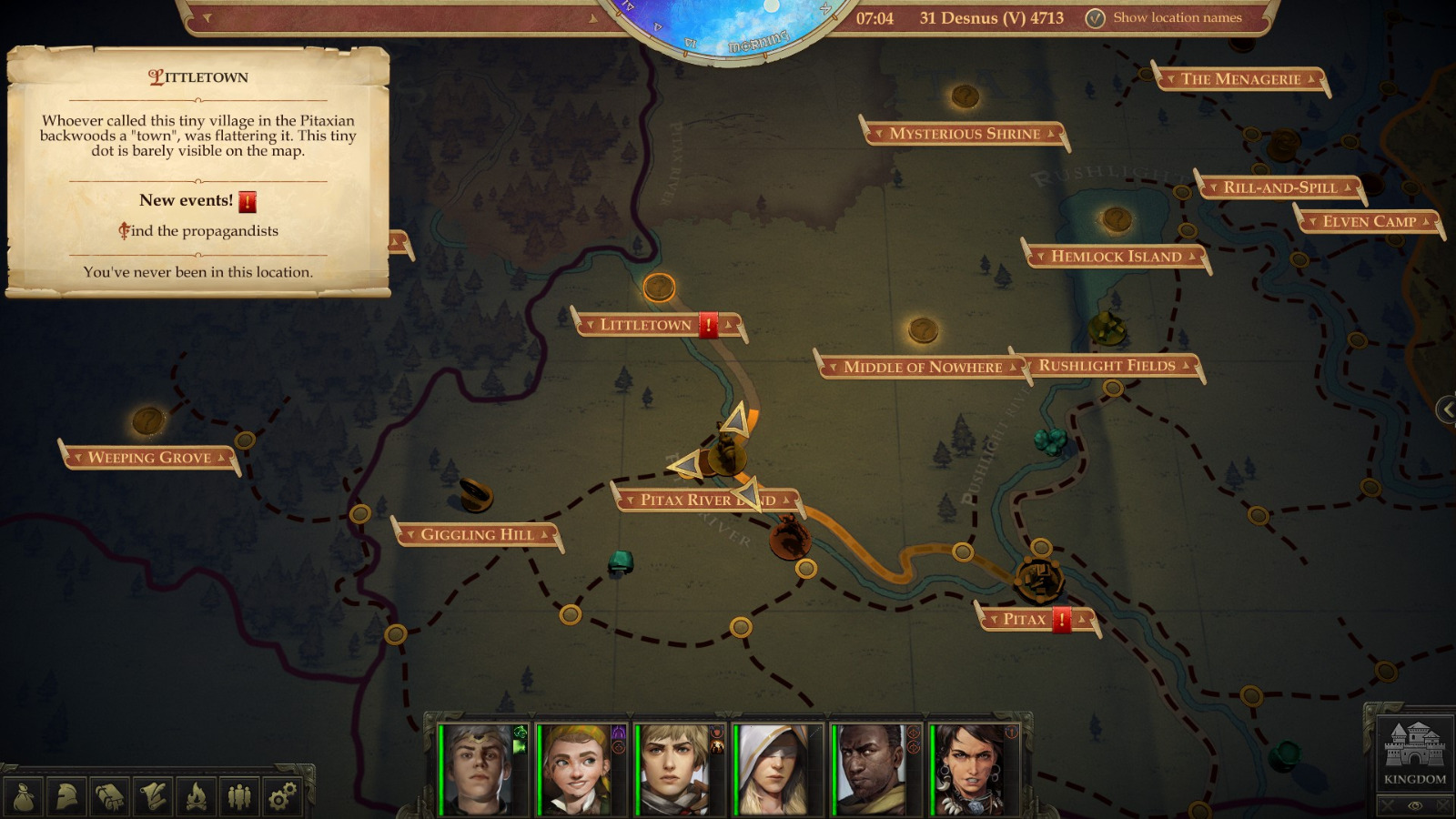Screen dimensions: 1456x819
Task: Travel to the Weeping Grove location banner
Action: pyautogui.click(x=148, y=458)
